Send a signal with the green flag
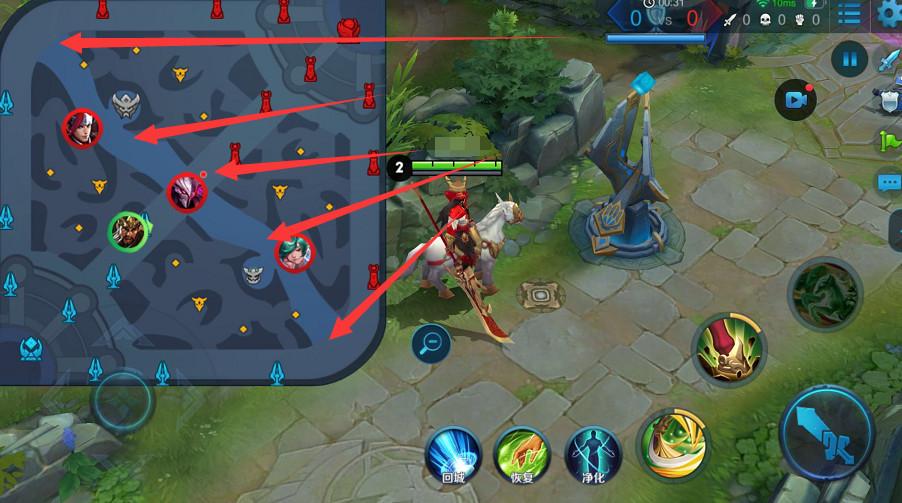 (889, 140)
